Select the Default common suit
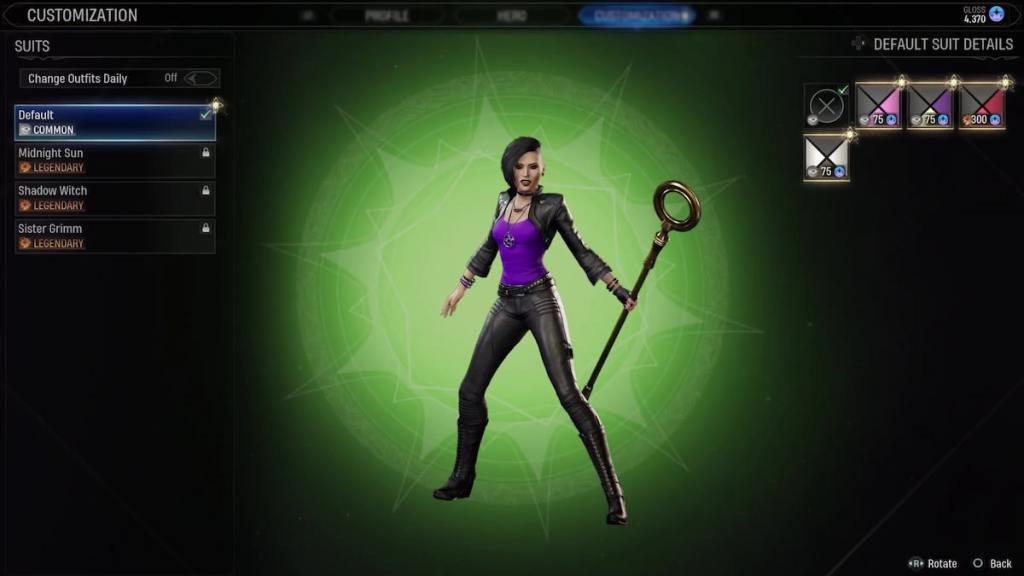 (x=114, y=122)
